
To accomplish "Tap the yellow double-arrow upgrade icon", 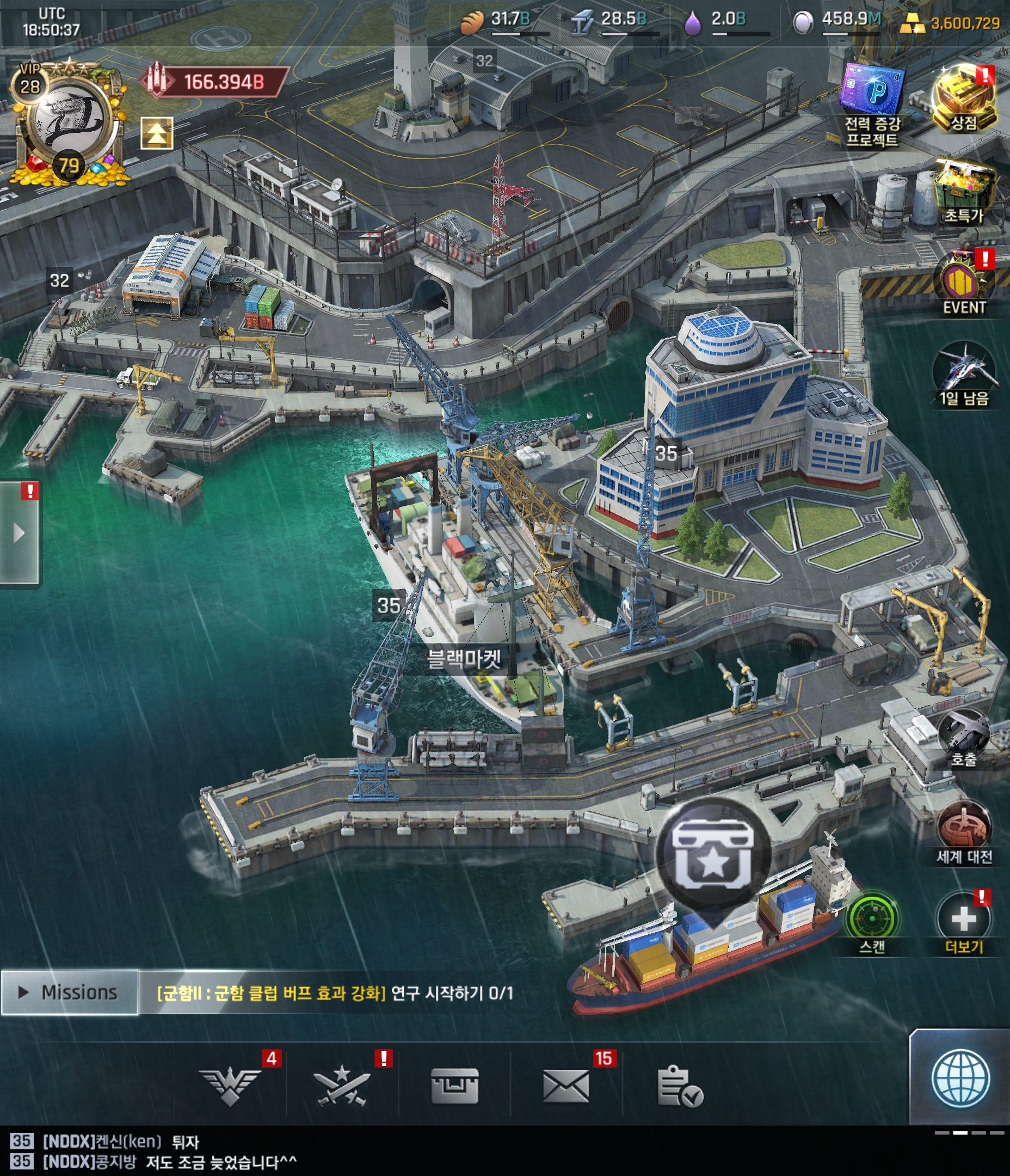I will 157,133.
